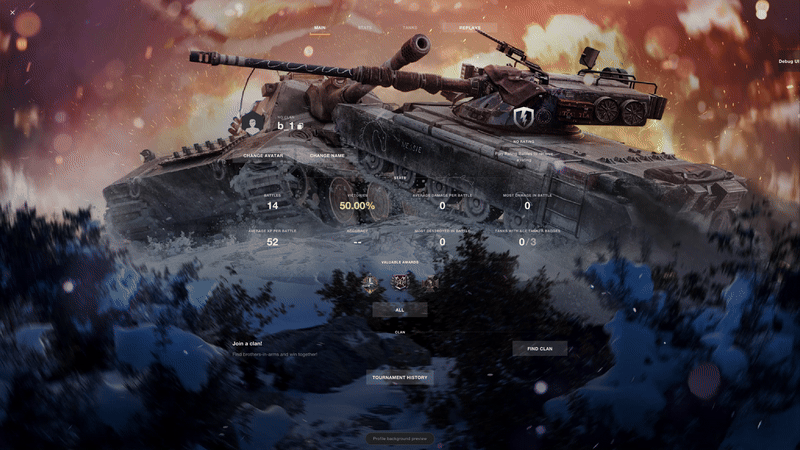Select the first valuable award medal
This screenshot has width=800, height=450.
pos(370,283)
